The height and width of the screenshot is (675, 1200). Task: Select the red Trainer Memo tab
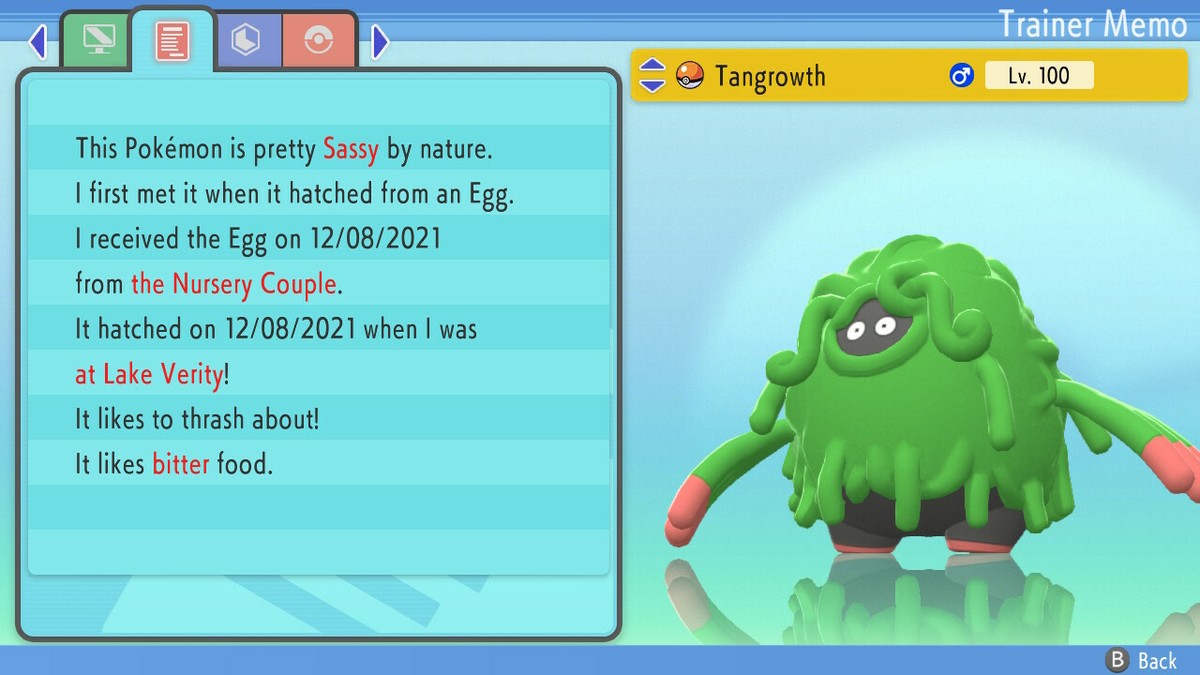(x=172, y=41)
